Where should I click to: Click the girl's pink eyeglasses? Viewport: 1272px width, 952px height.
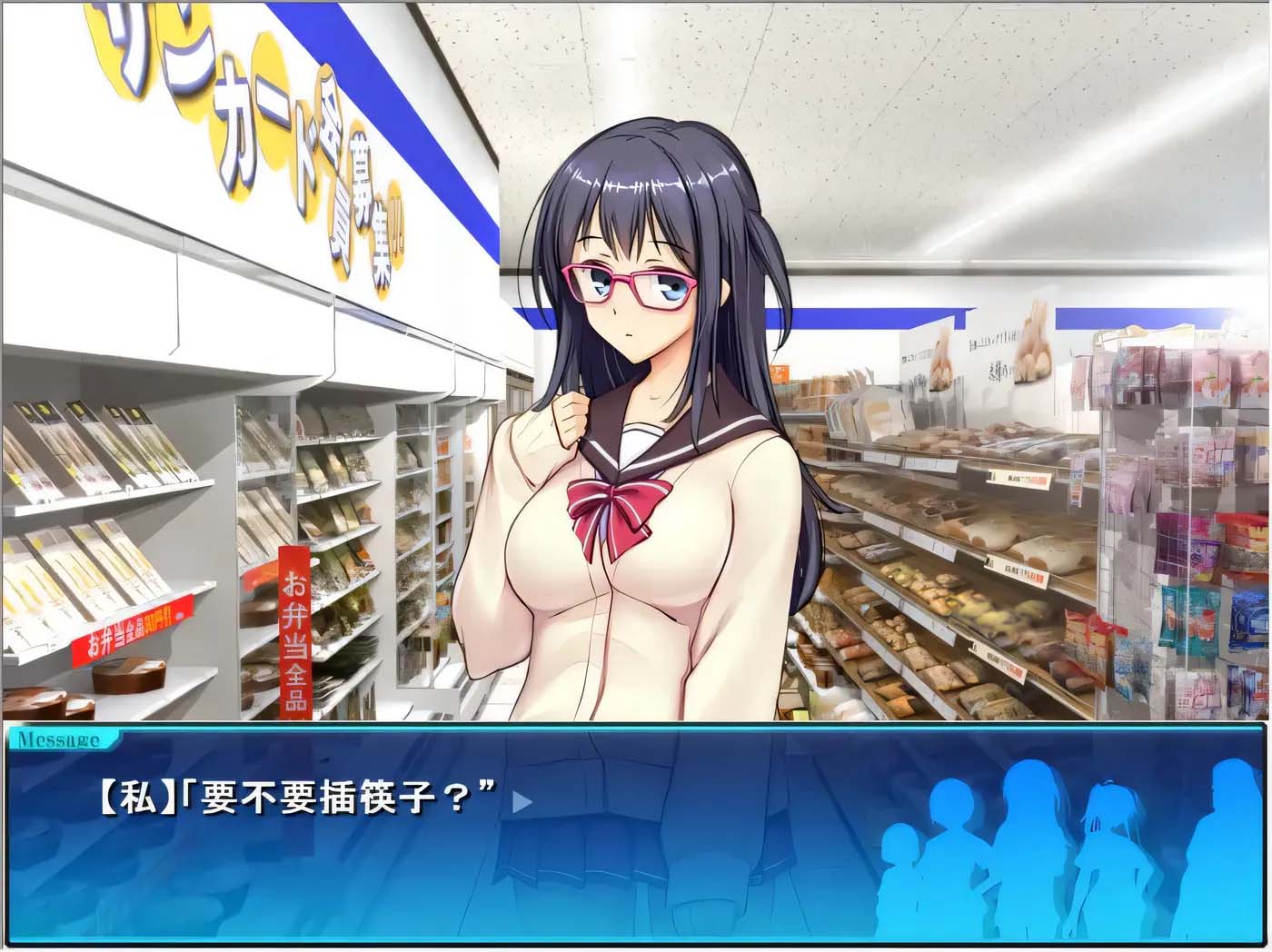627,282
